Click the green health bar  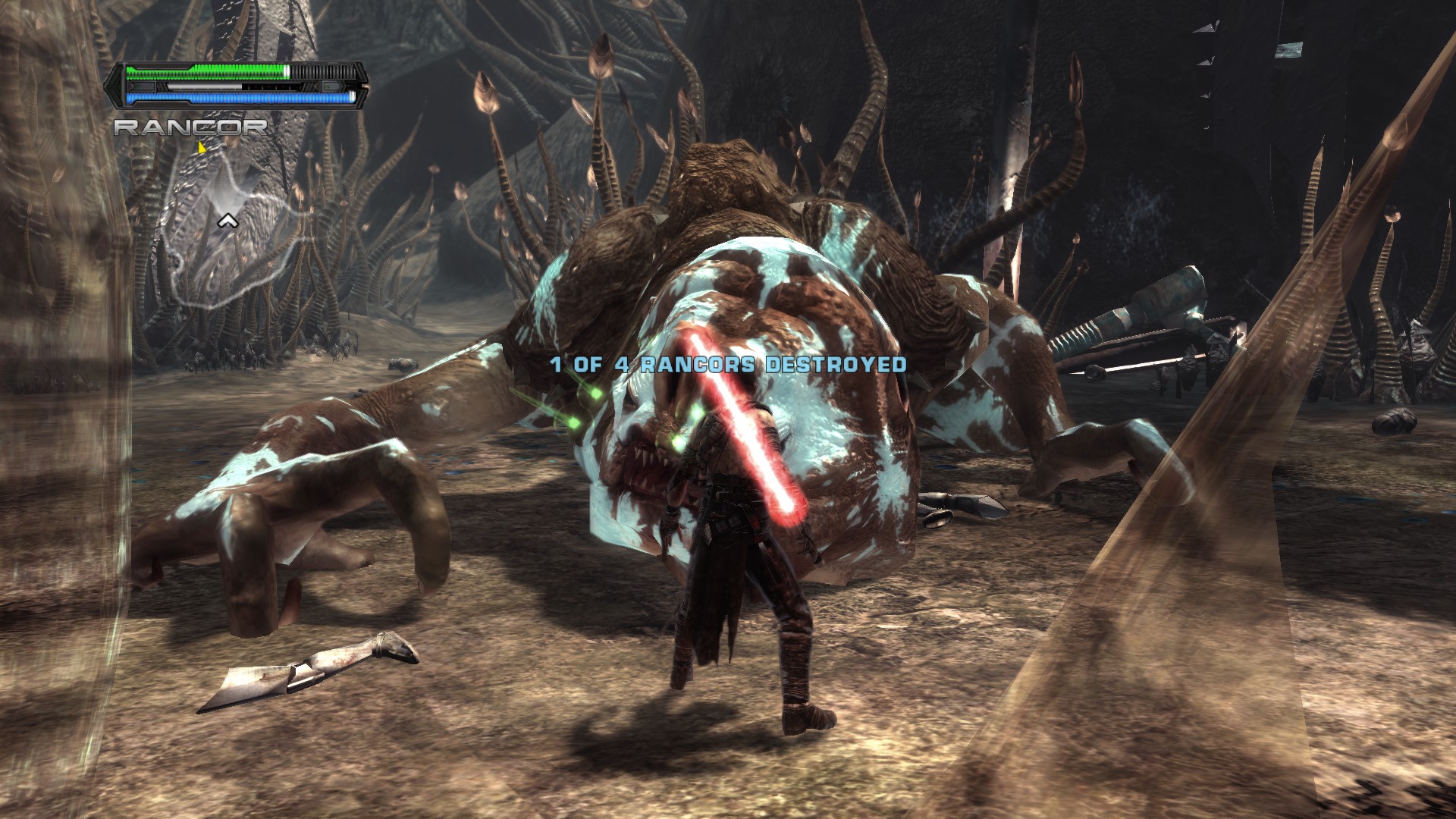208,71
